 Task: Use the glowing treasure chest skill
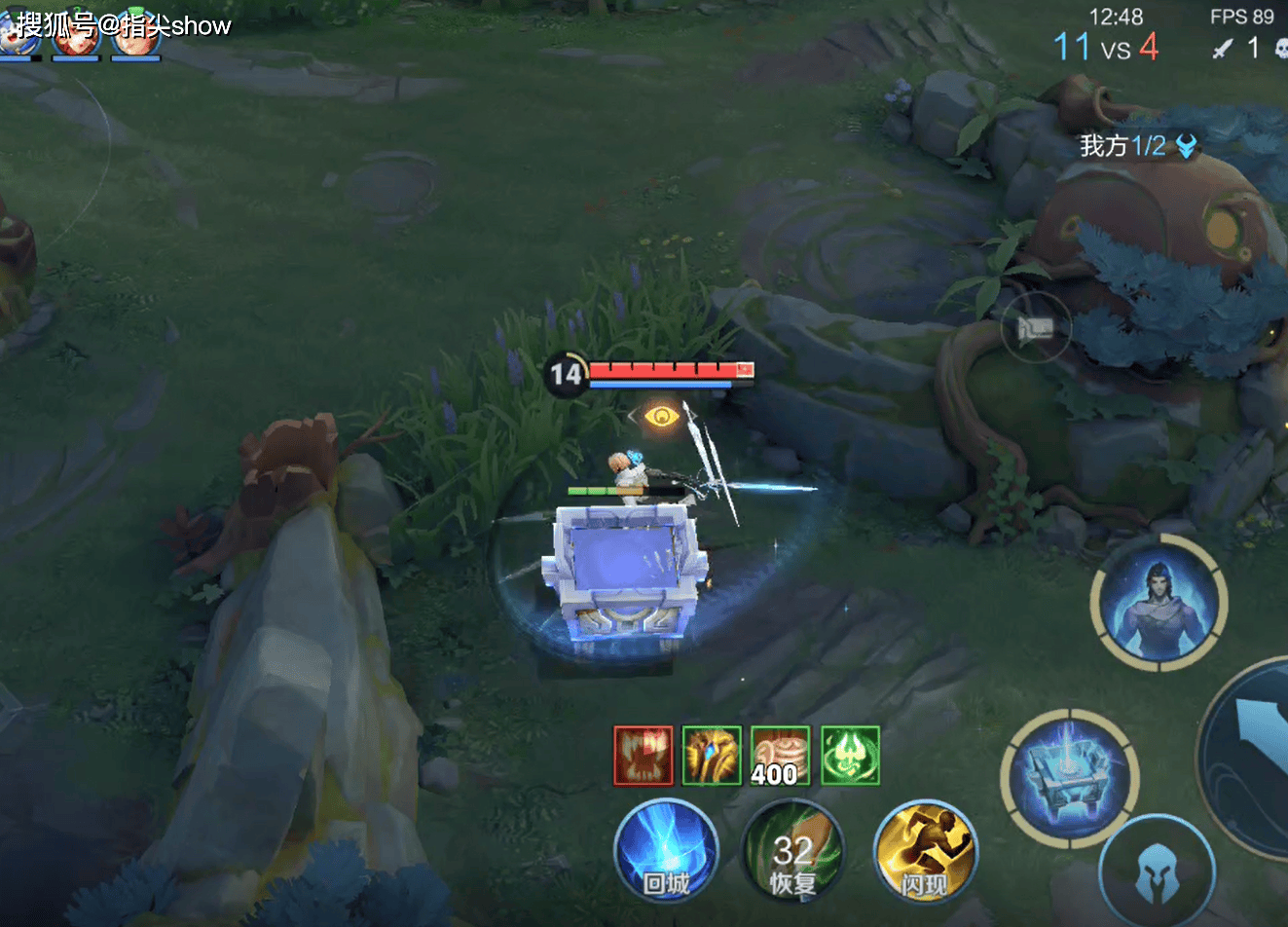[x=1068, y=778]
